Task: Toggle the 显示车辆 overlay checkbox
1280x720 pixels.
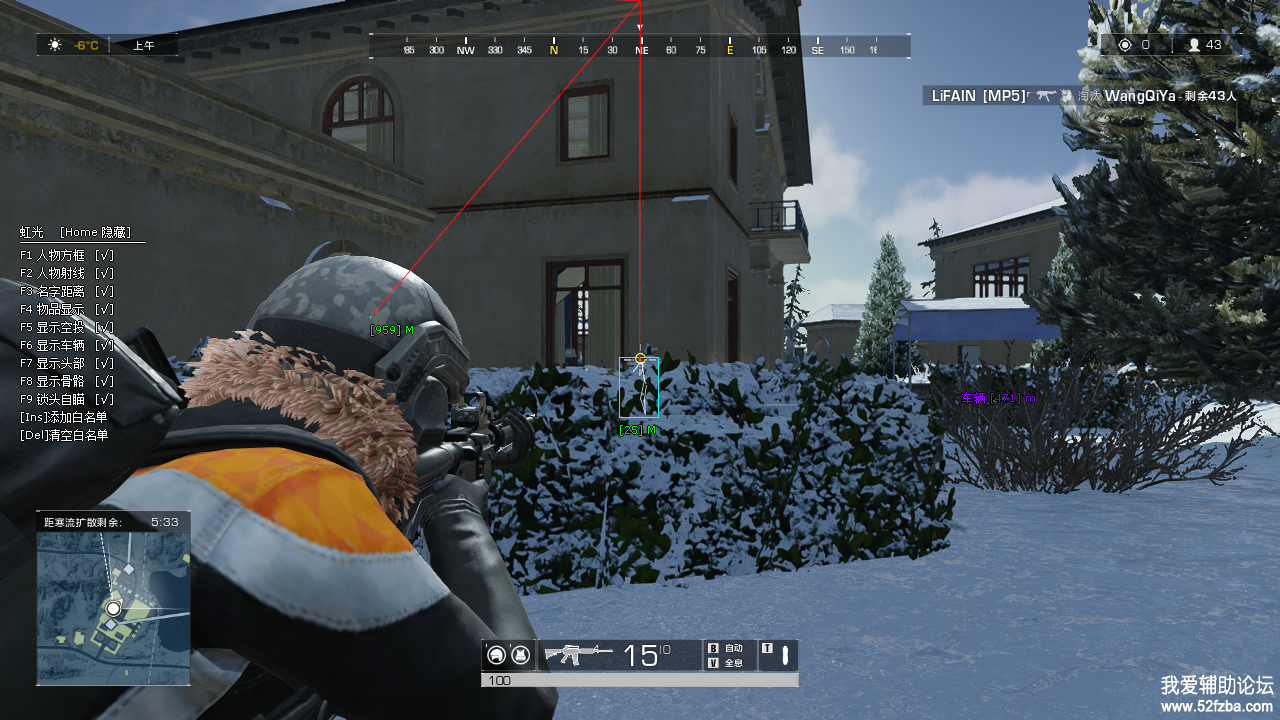Action: tap(104, 345)
